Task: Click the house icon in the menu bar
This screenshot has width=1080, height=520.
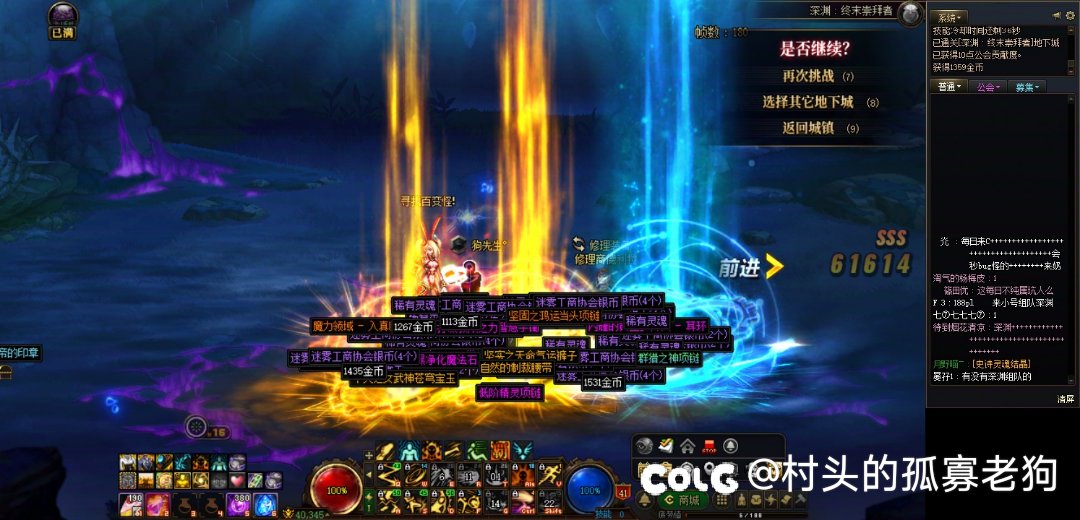Action: (x=688, y=446)
